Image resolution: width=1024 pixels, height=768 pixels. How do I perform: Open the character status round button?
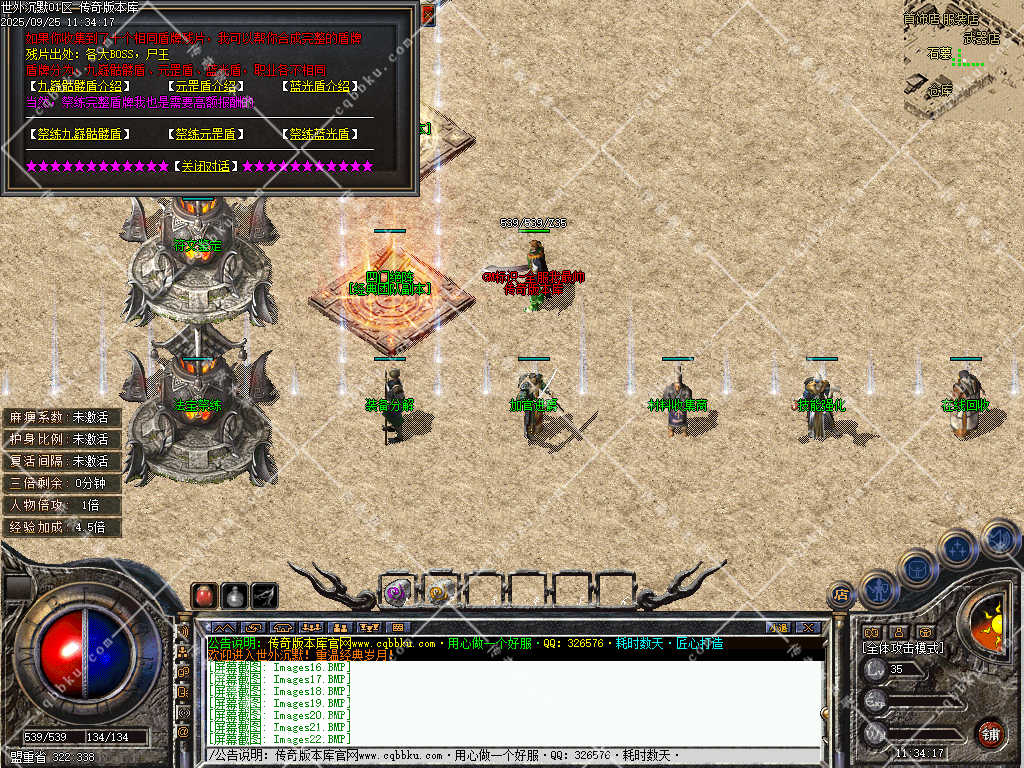point(878,589)
